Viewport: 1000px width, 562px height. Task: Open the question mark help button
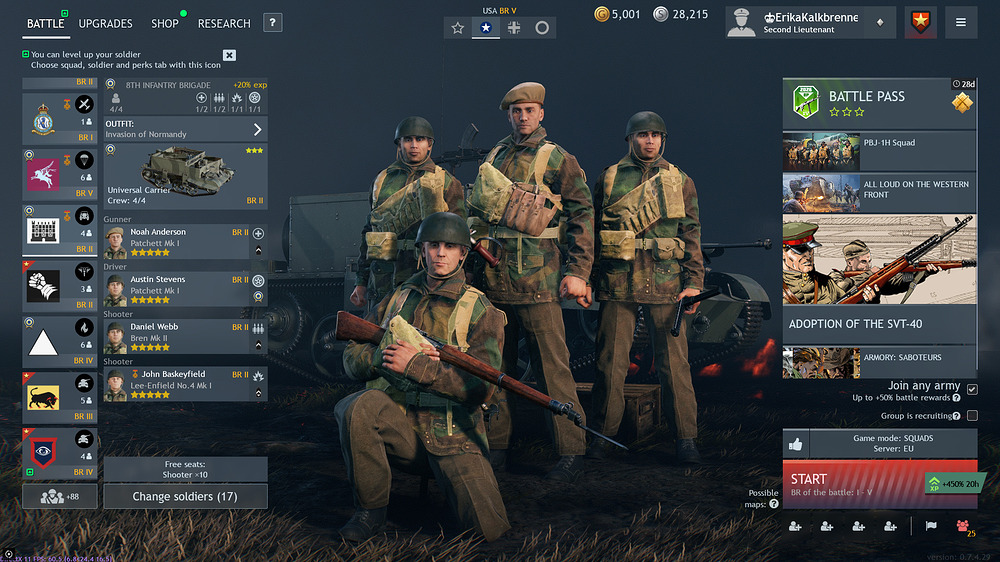(273, 23)
